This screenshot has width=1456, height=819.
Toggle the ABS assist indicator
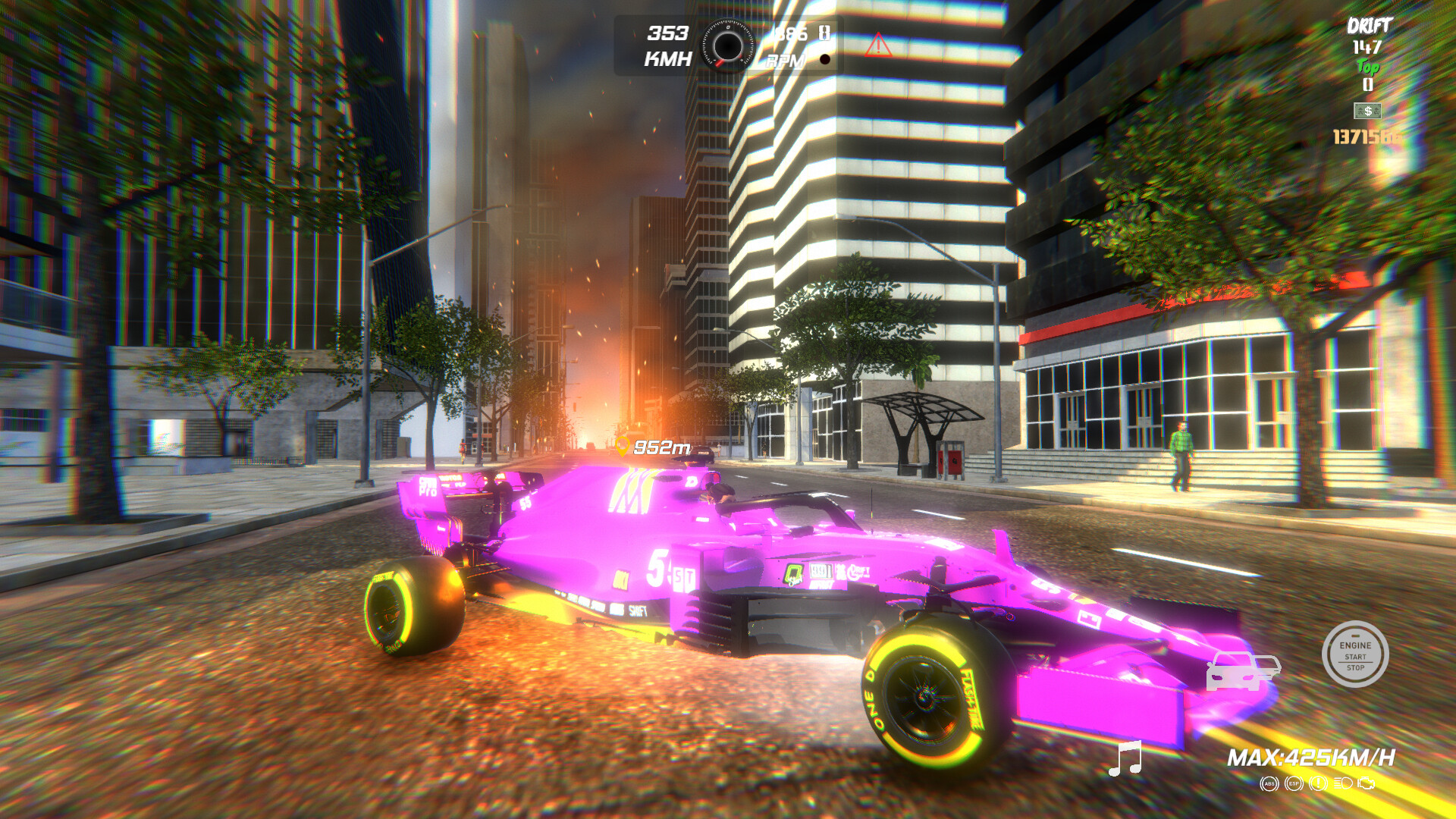pyautogui.click(x=1269, y=784)
